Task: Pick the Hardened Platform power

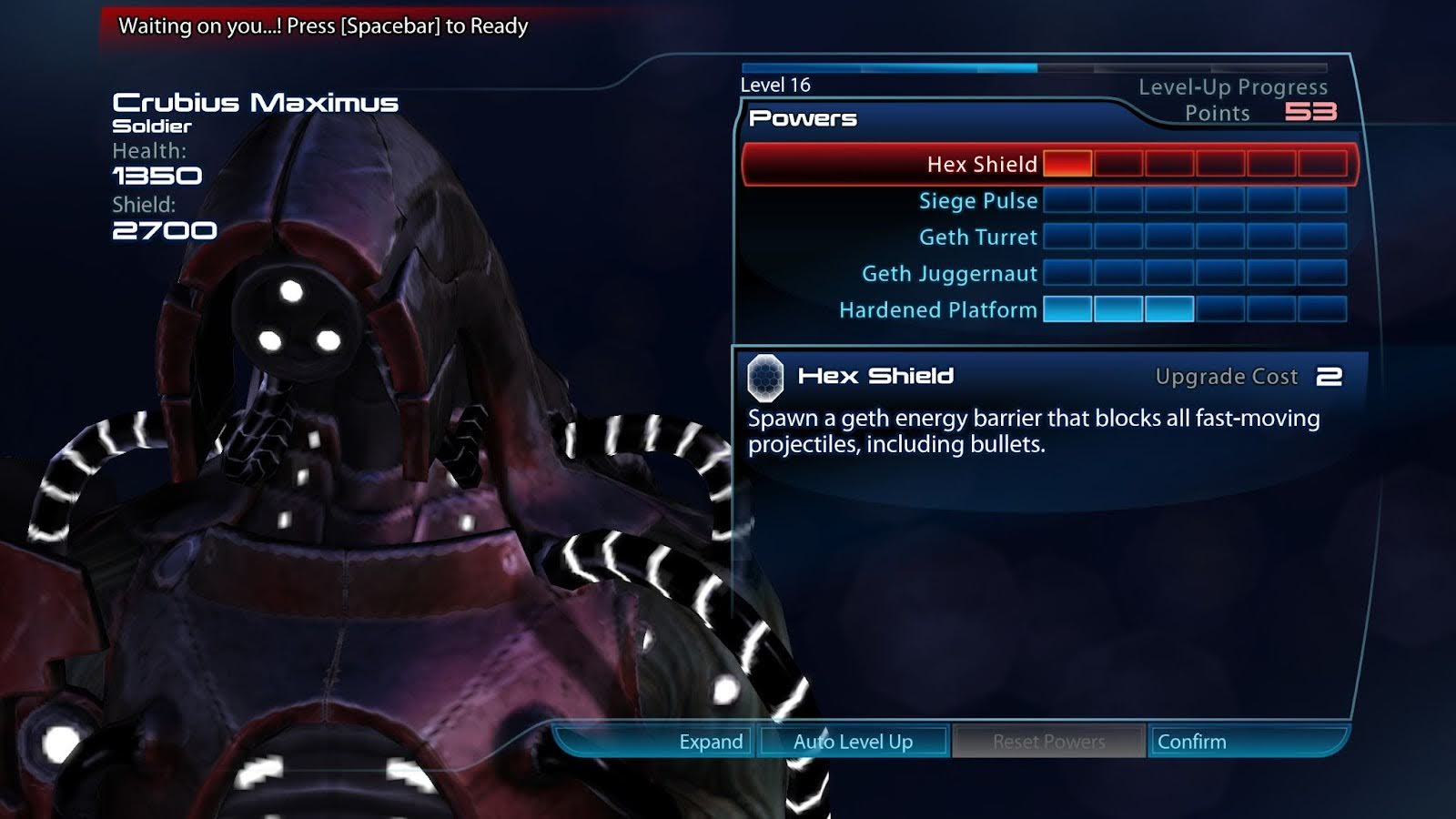Action: [937, 310]
